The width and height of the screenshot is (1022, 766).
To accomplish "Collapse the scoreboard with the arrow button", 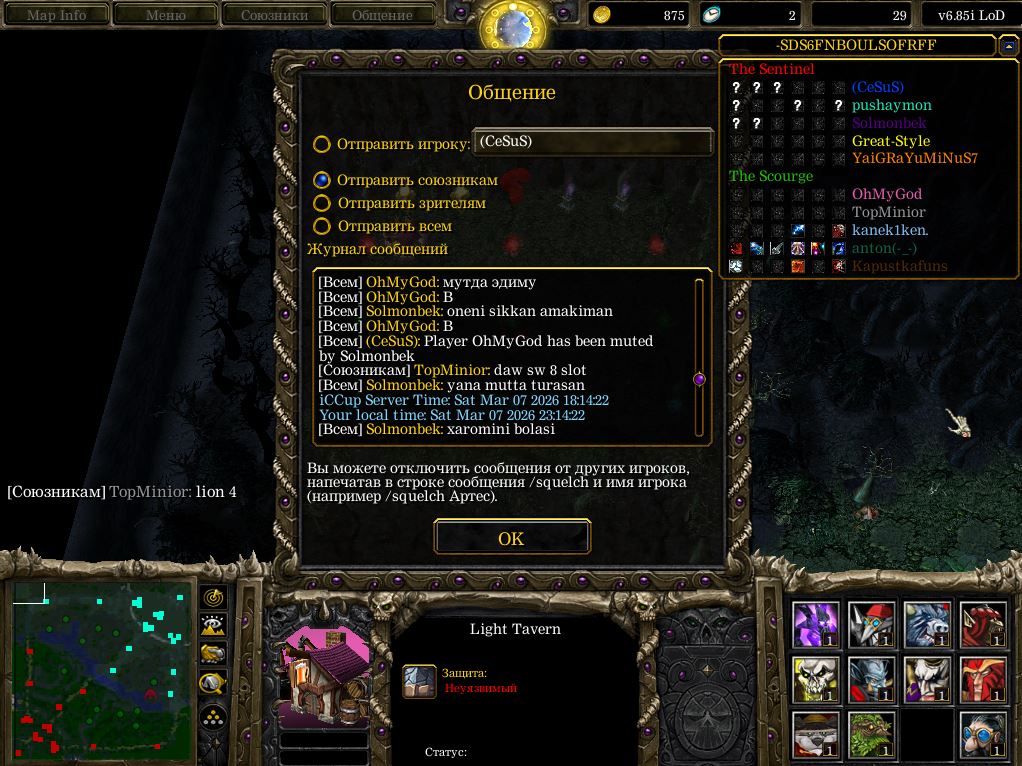I will 1007,46.
